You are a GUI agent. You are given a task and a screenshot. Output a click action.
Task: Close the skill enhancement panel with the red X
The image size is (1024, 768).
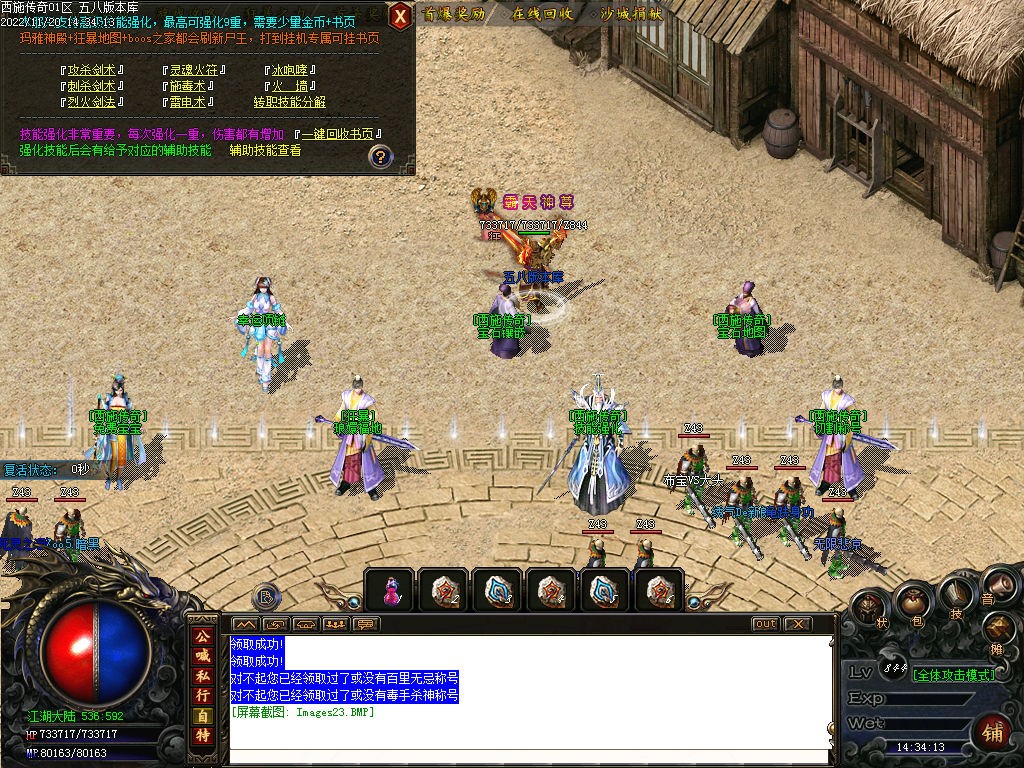[400, 15]
